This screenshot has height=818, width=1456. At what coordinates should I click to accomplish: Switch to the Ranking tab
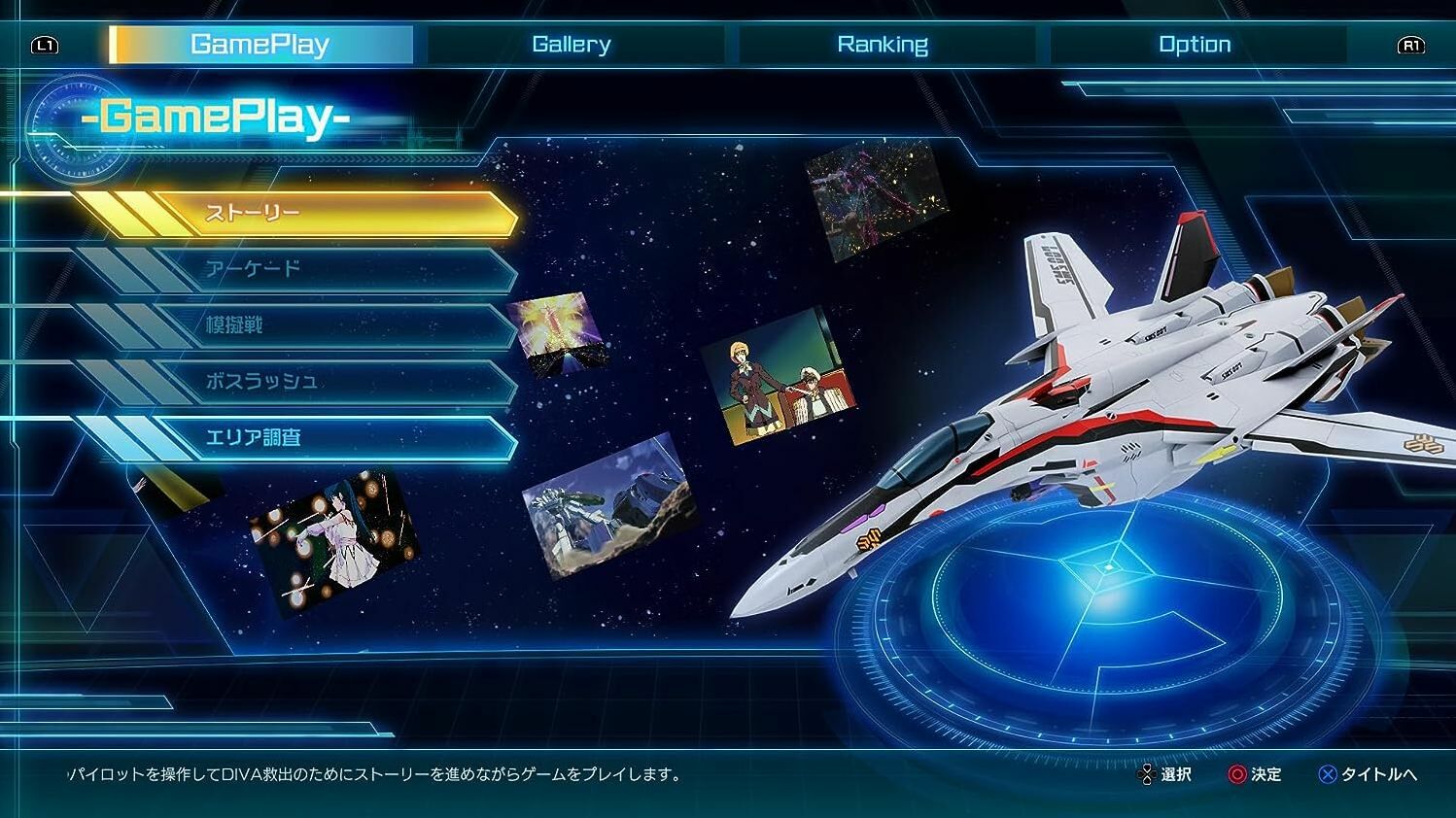click(x=884, y=44)
